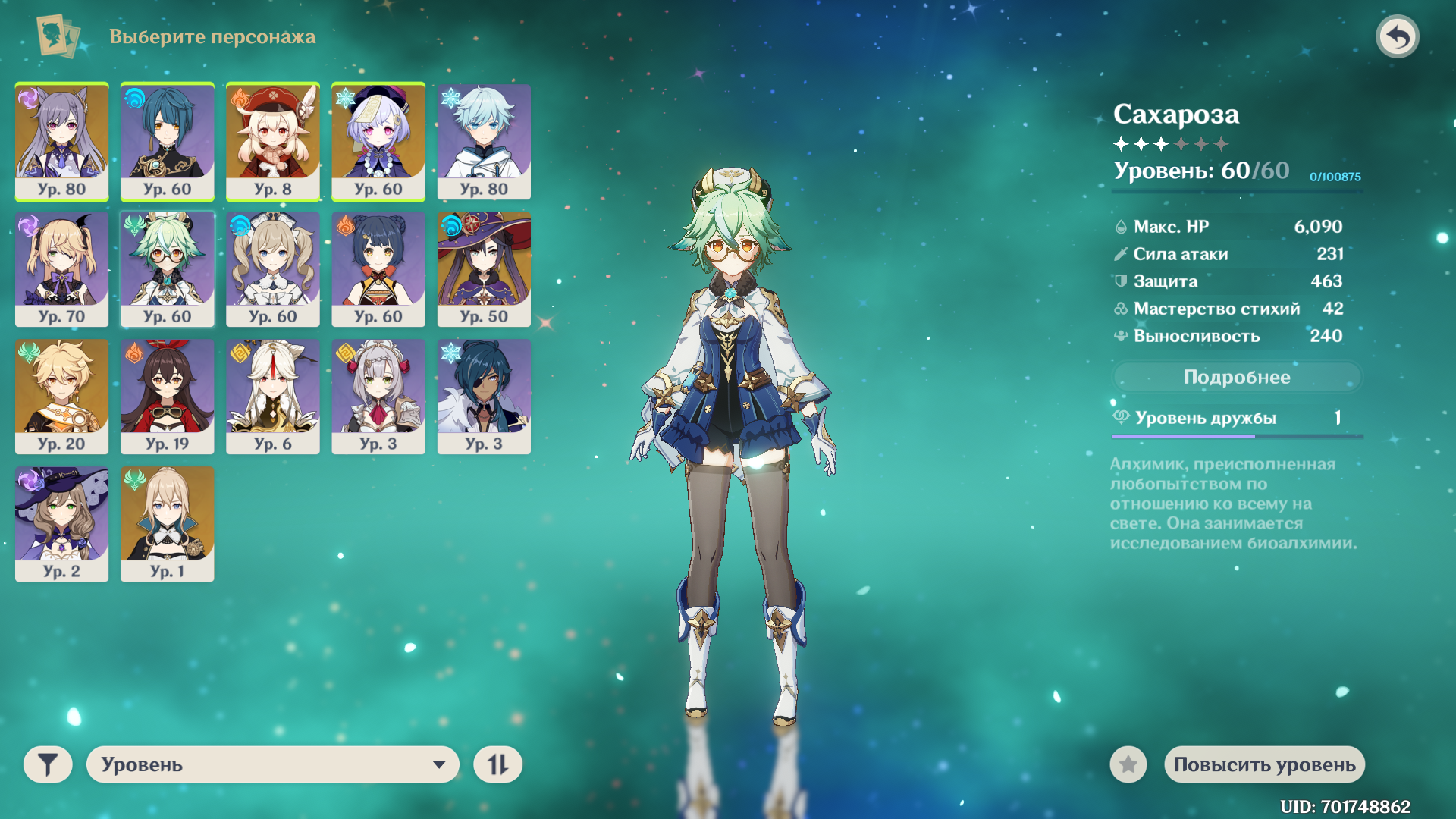Click the back arrow button
The height and width of the screenshot is (819, 1456).
(x=1397, y=36)
